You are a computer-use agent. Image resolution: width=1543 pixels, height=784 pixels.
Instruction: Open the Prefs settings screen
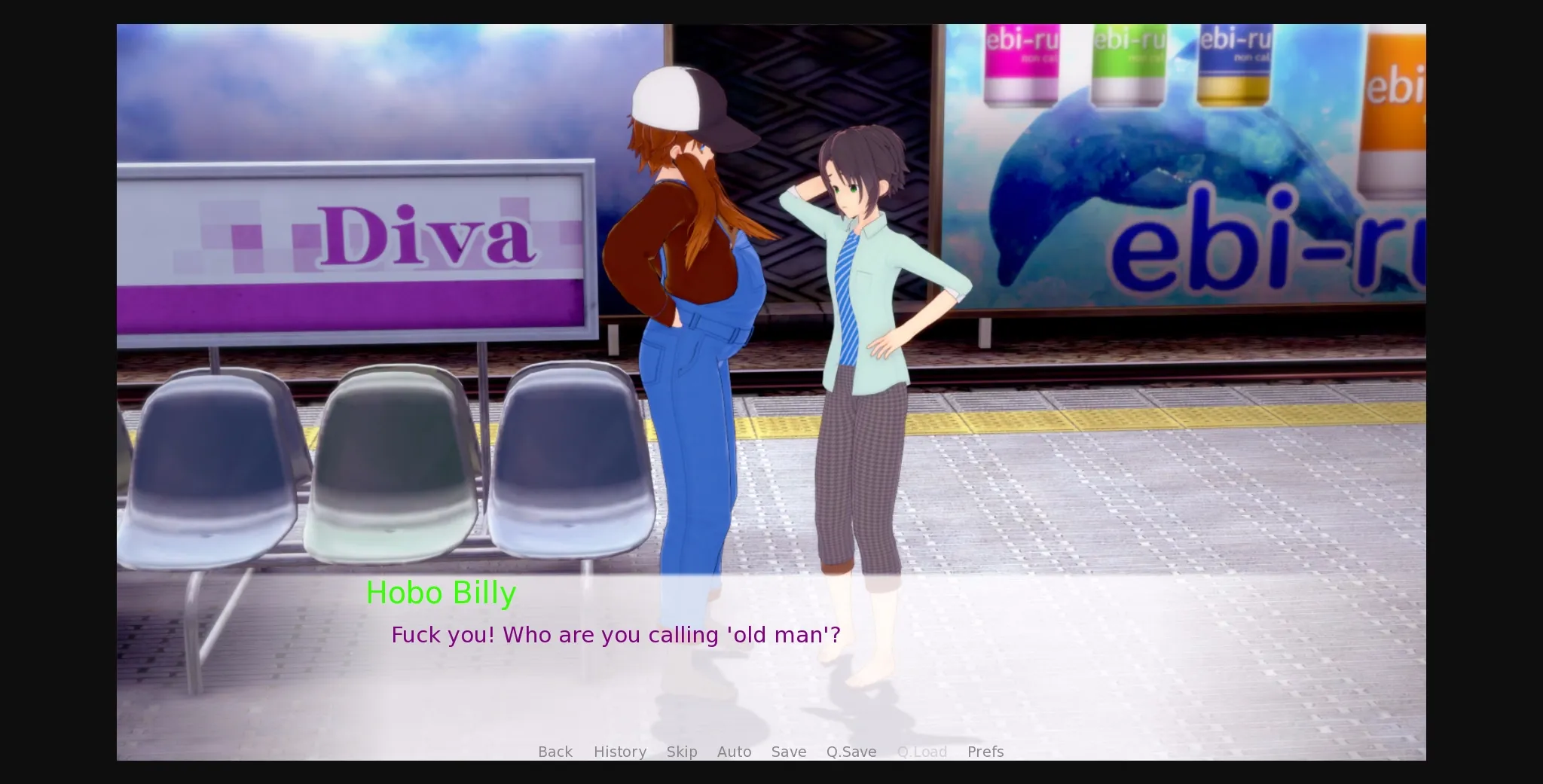(x=985, y=751)
